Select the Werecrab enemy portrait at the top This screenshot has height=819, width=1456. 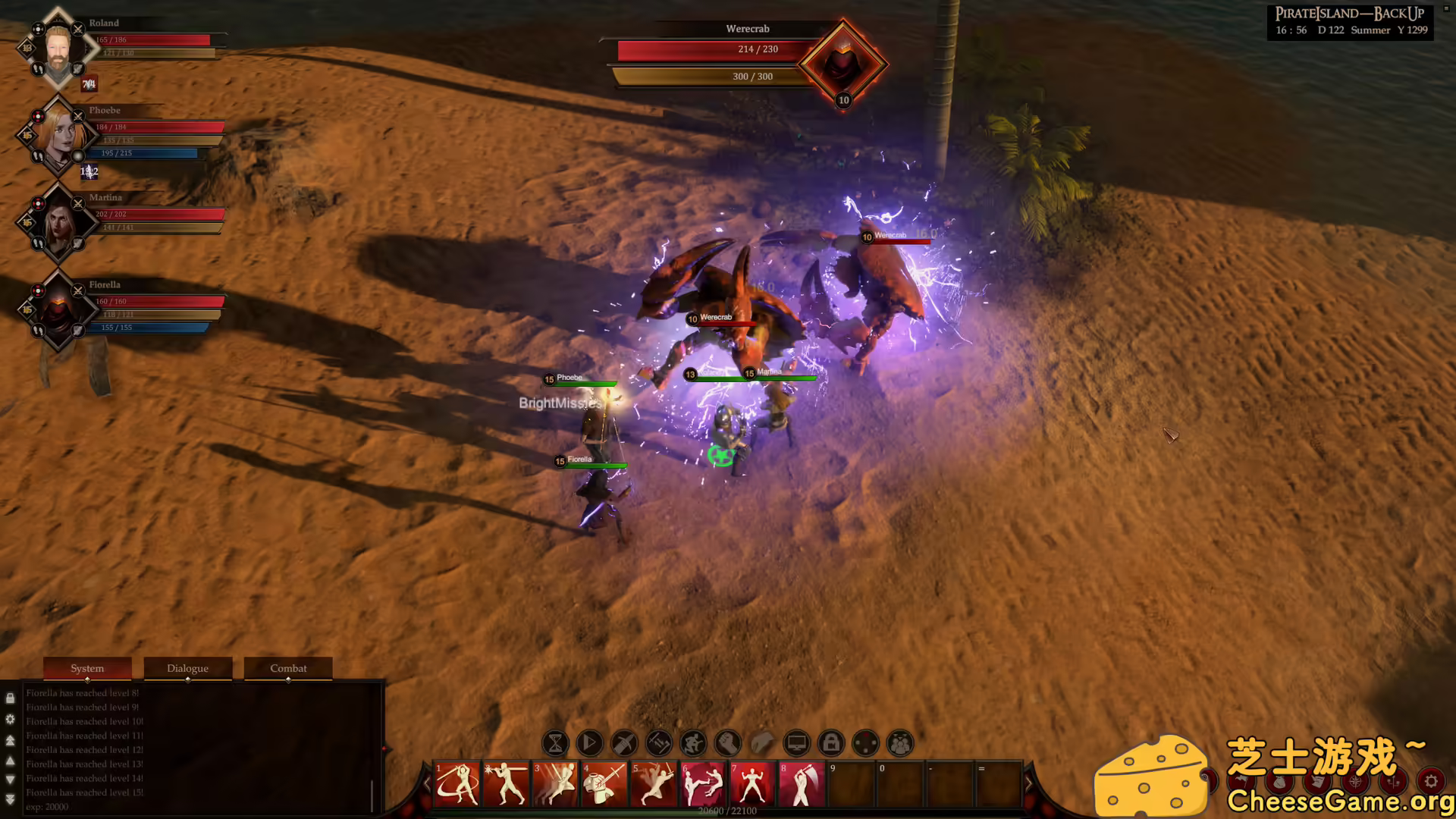click(843, 63)
